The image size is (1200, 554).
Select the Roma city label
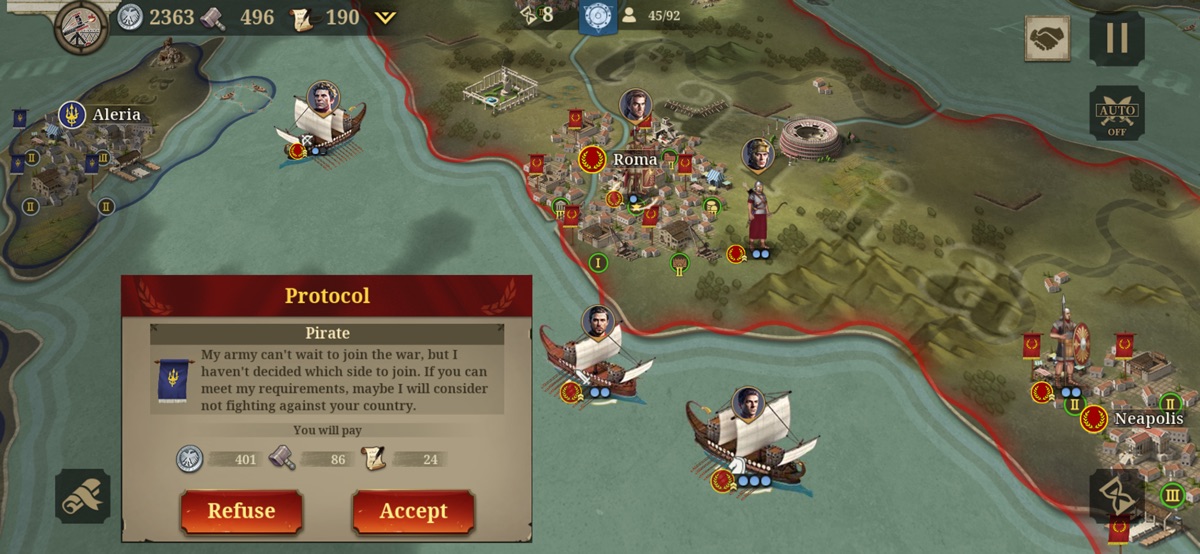pos(634,159)
